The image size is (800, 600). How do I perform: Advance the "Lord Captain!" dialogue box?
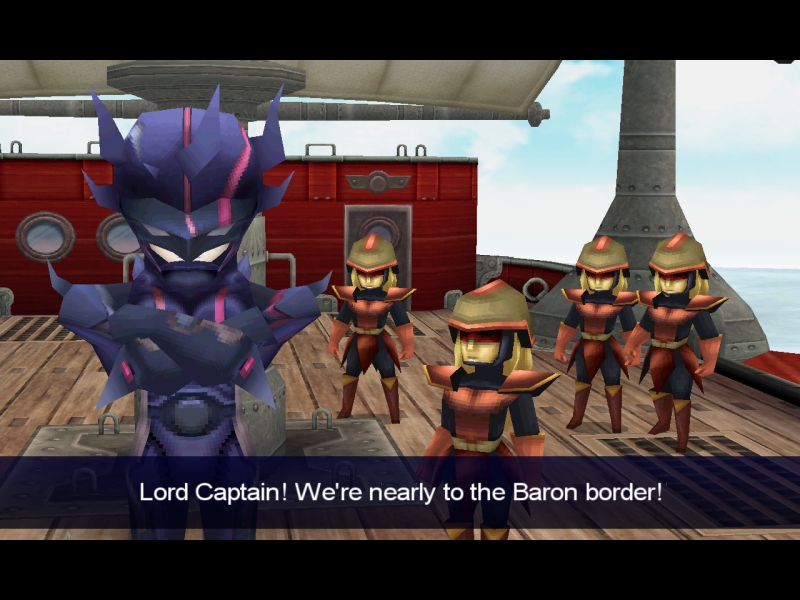pyautogui.click(x=400, y=492)
